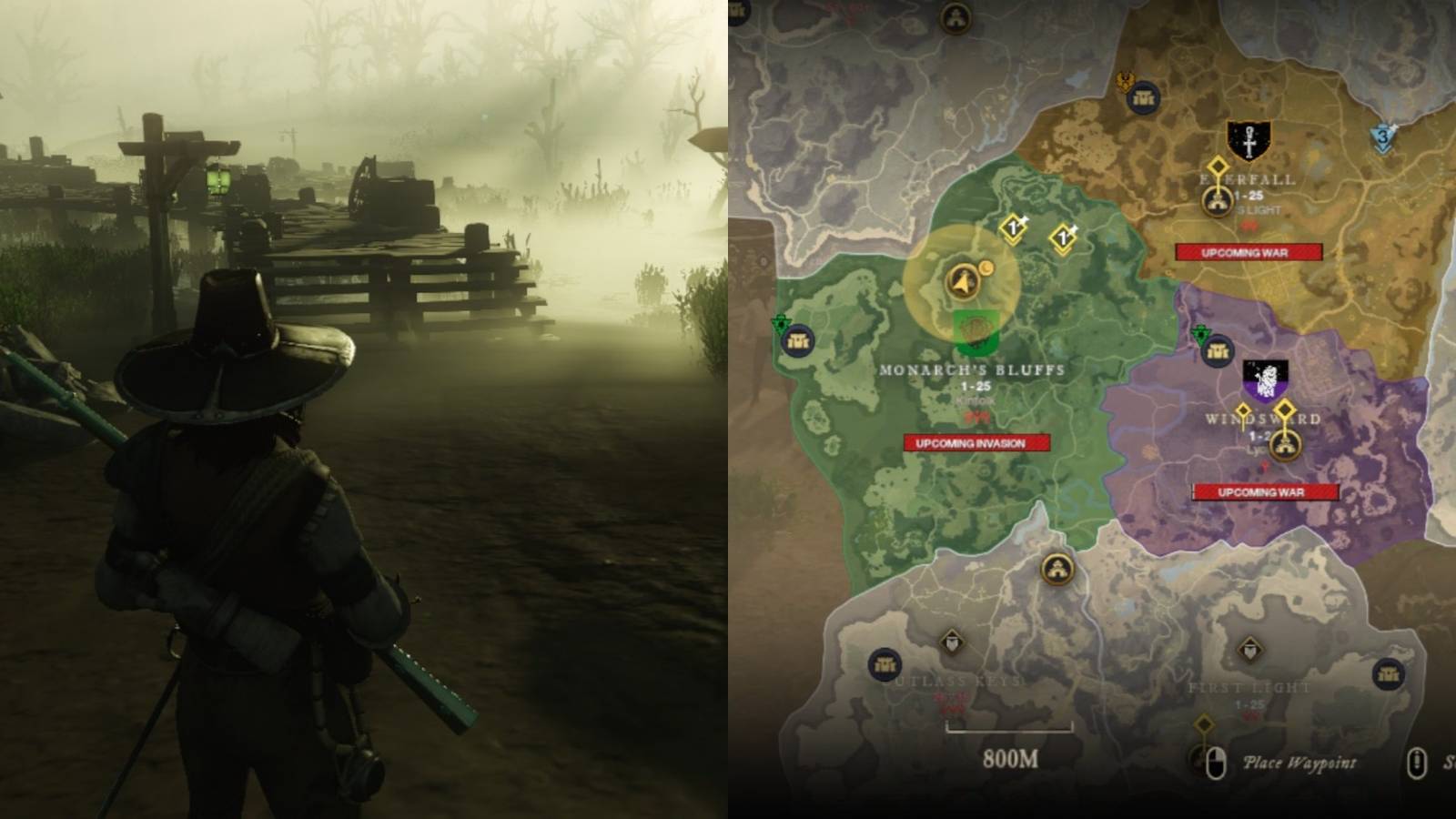Screen dimensions: 1456x819
Task: Click Everfall's black faction crest banner
Action: 1249,141
